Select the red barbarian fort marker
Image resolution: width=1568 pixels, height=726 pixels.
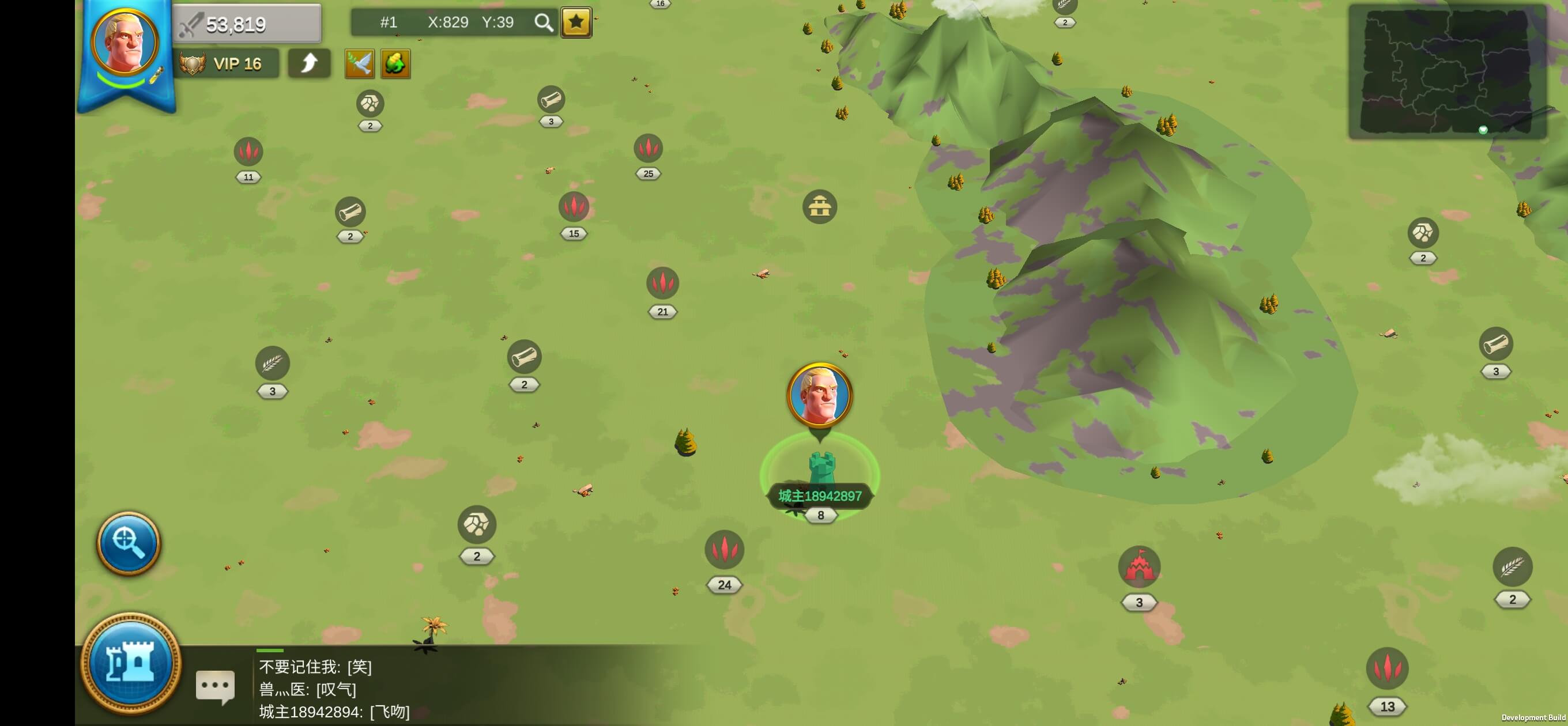[x=1139, y=567]
